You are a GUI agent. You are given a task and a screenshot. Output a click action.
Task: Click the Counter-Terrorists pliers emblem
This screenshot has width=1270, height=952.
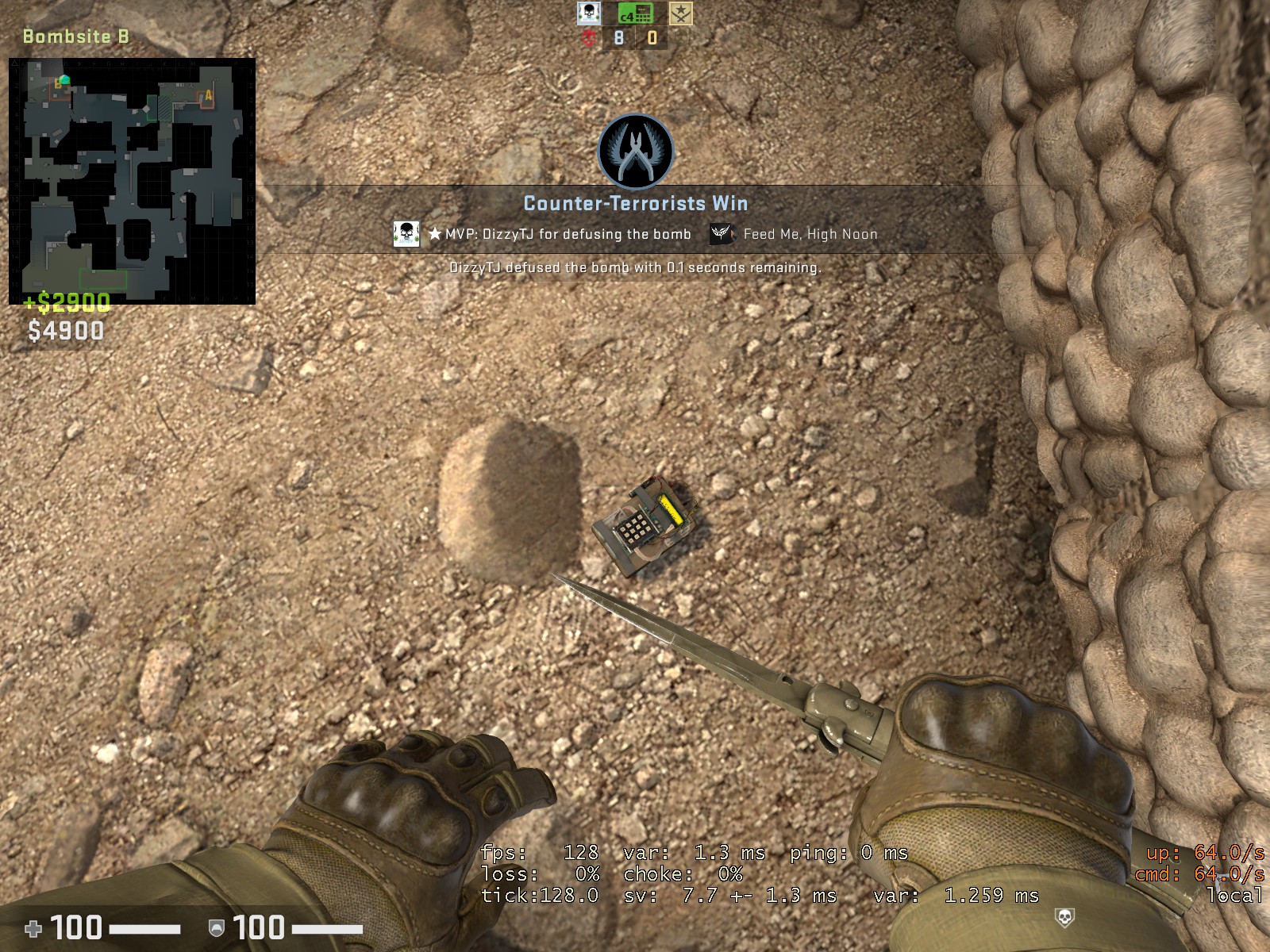pyautogui.click(x=635, y=152)
